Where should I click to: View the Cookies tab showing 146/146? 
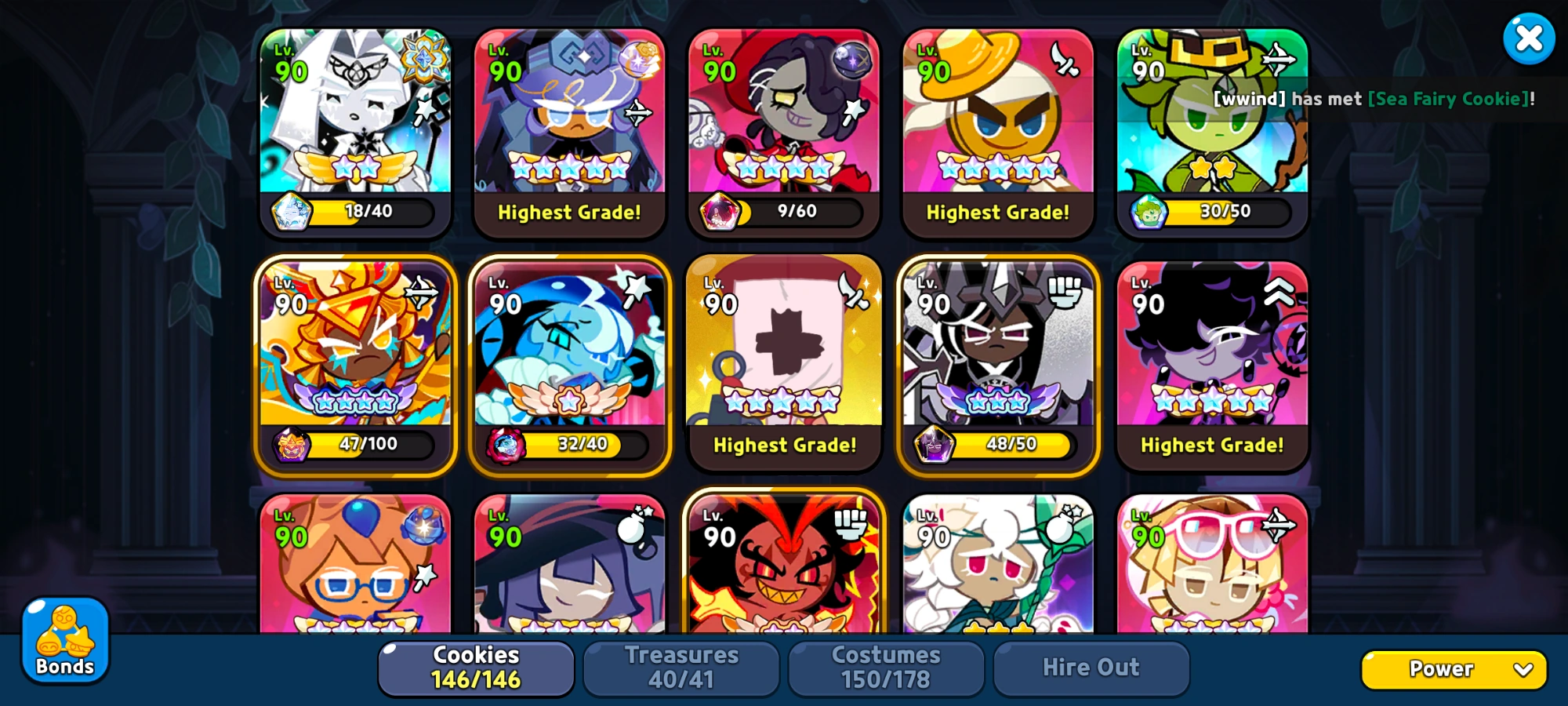click(475, 667)
